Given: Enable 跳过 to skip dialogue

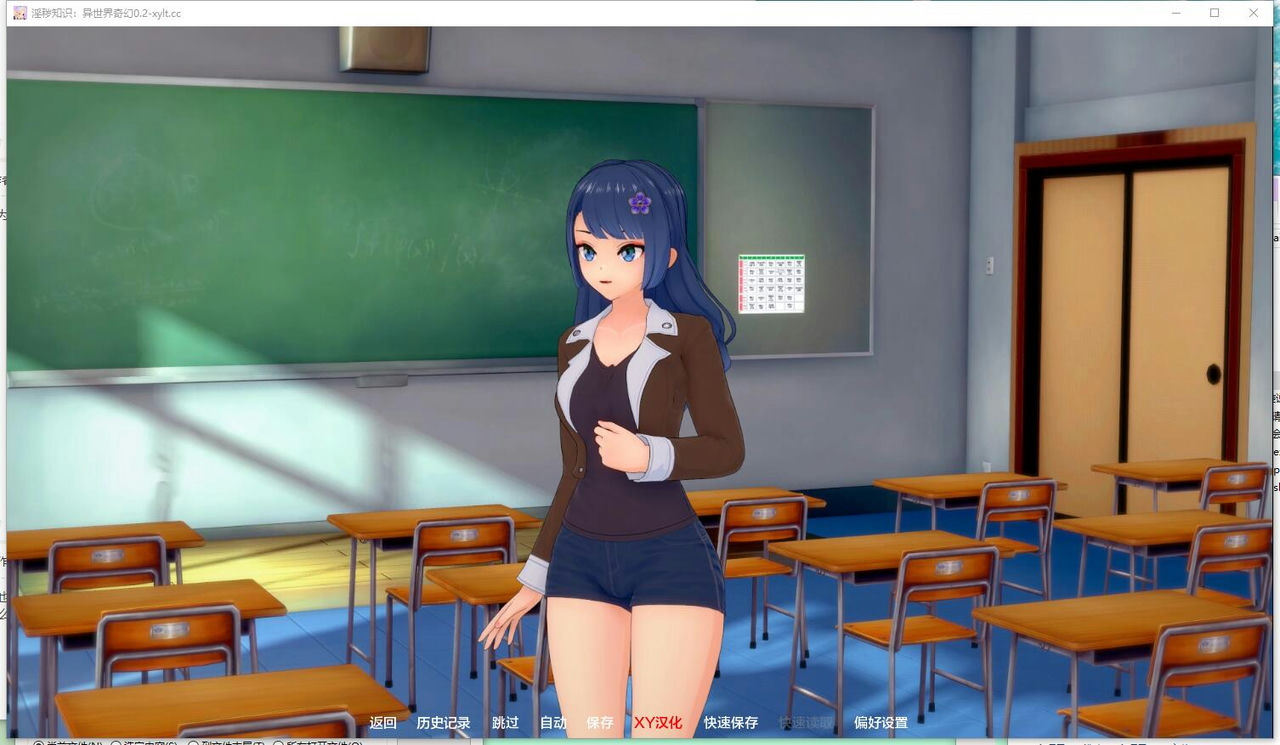Looking at the screenshot, I should [504, 722].
